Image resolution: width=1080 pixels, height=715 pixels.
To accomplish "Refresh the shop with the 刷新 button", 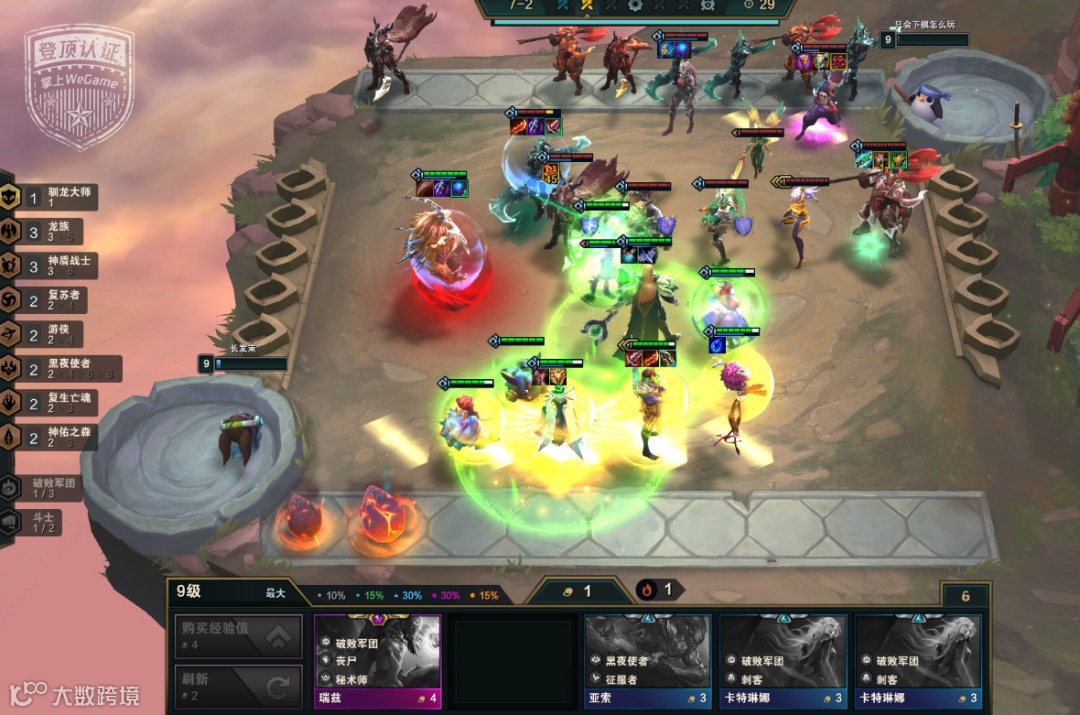I will tap(237, 687).
